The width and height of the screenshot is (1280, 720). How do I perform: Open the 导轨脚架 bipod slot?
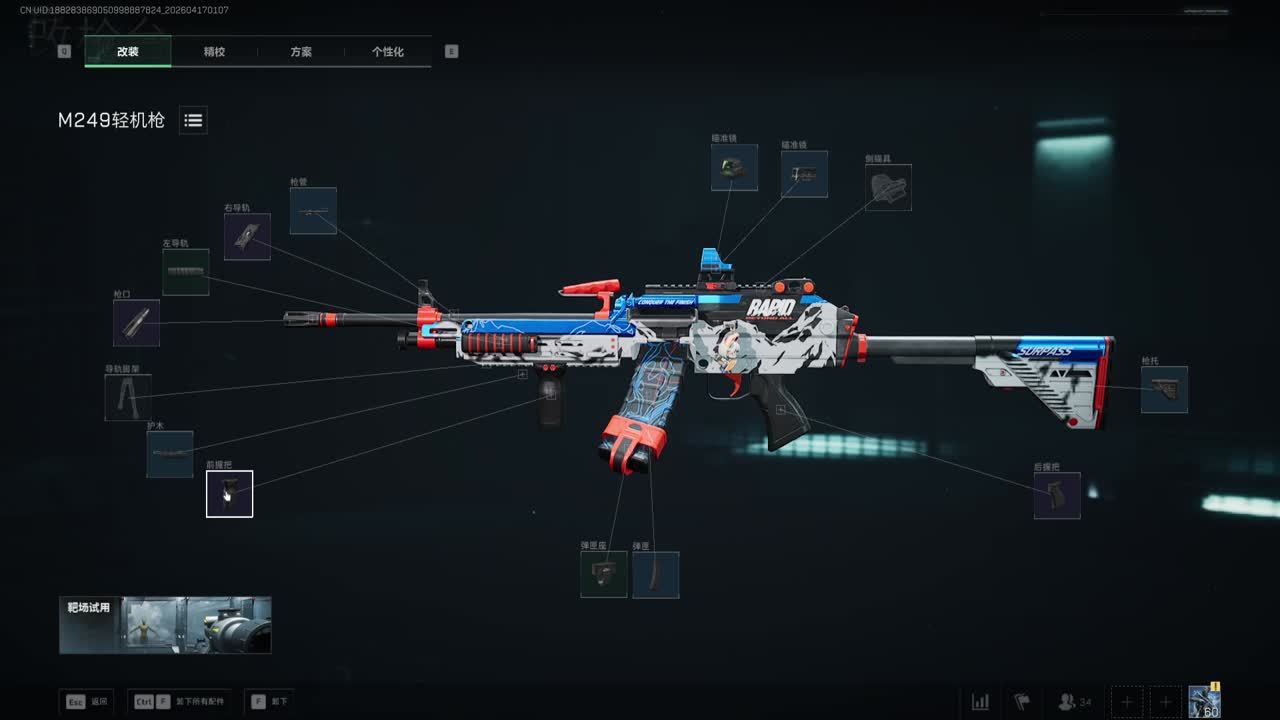[x=128, y=397]
